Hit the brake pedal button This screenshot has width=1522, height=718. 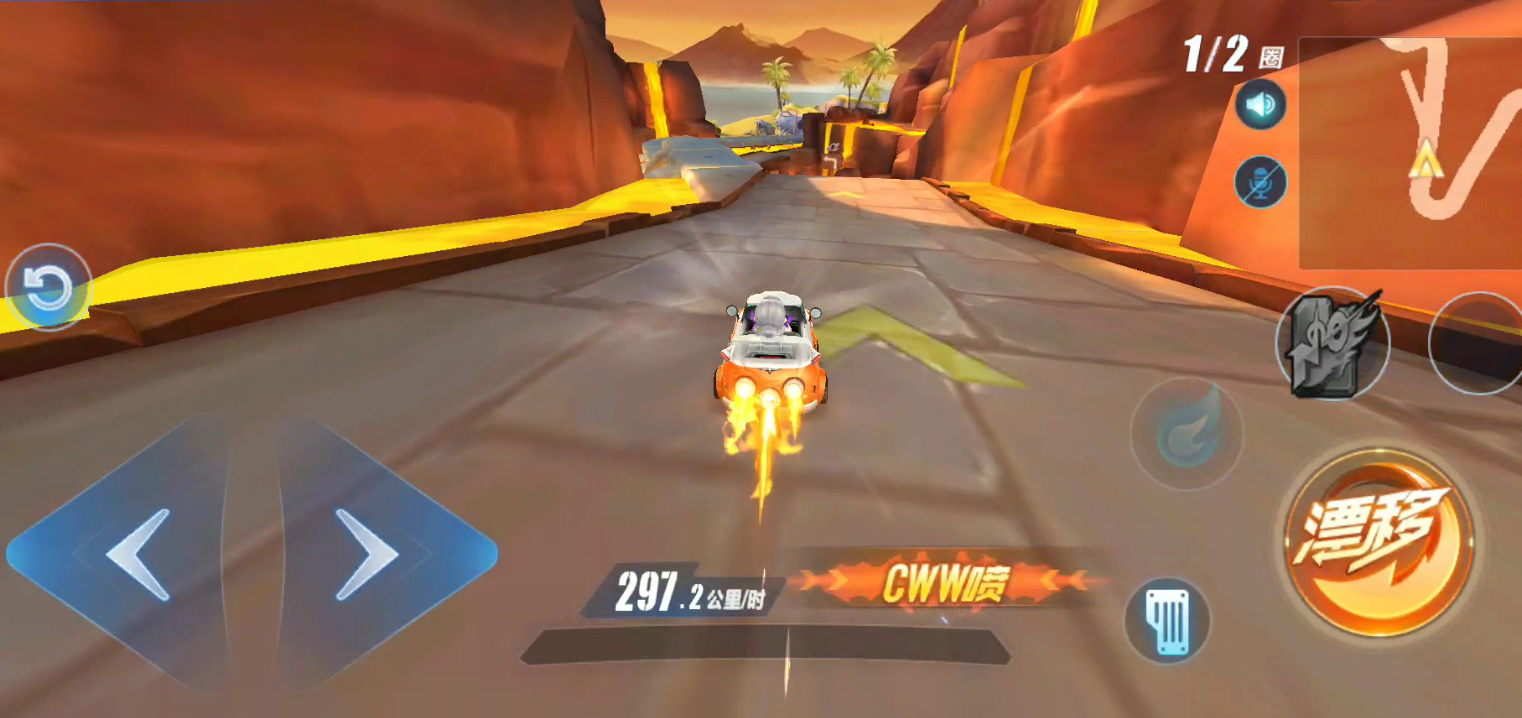tap(1167, 620)
